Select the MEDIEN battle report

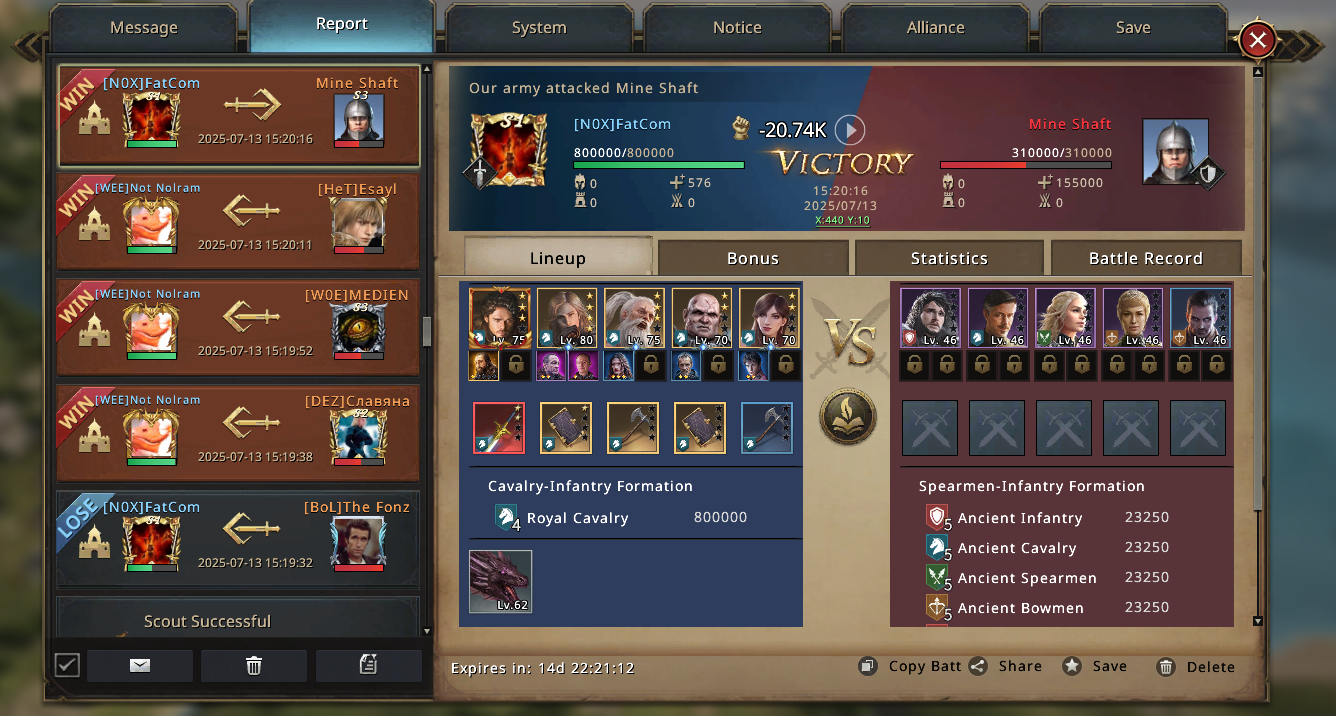tap(238, 328)
